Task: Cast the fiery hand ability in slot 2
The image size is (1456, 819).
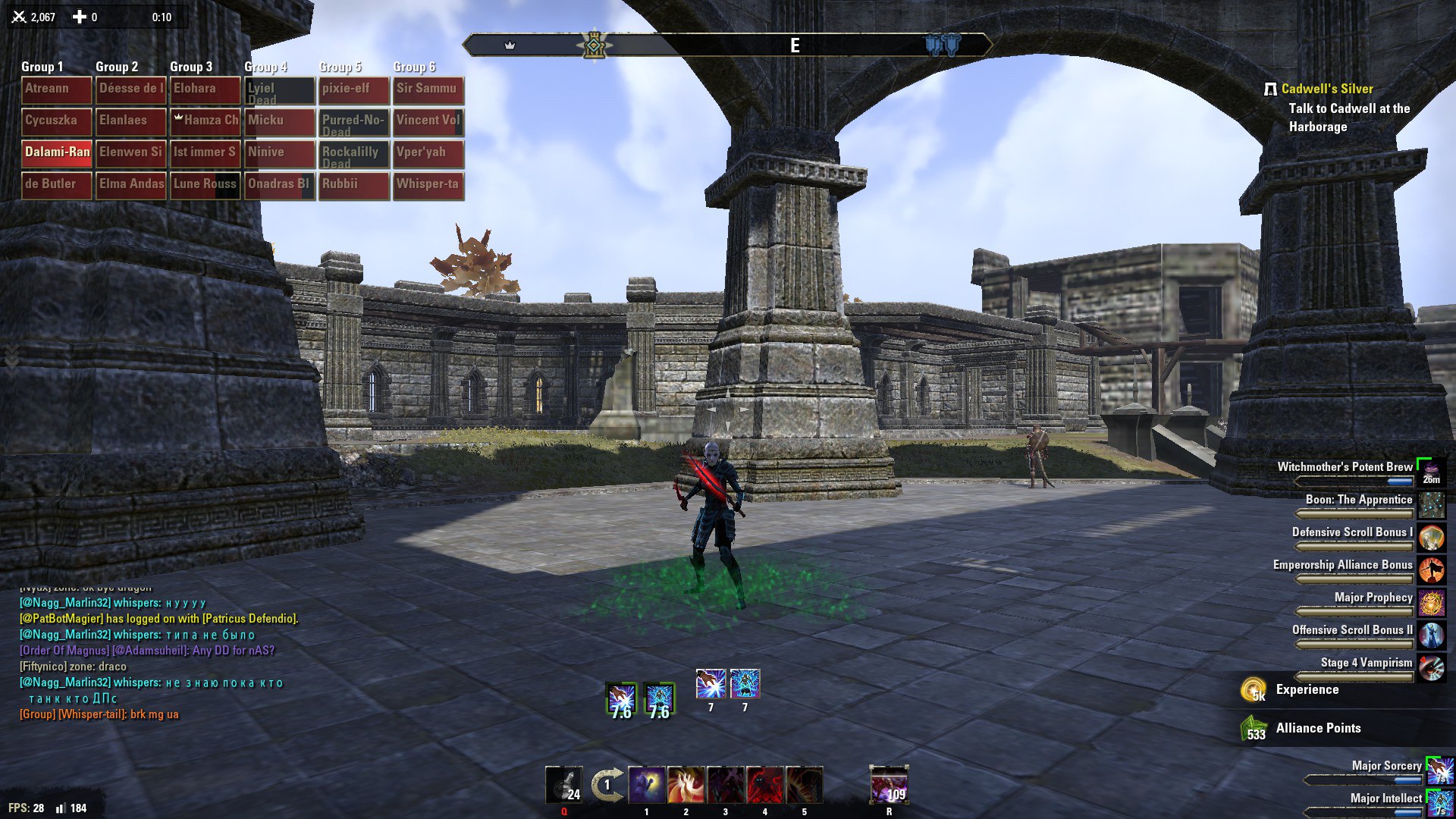Action: (x=686, y=786)
